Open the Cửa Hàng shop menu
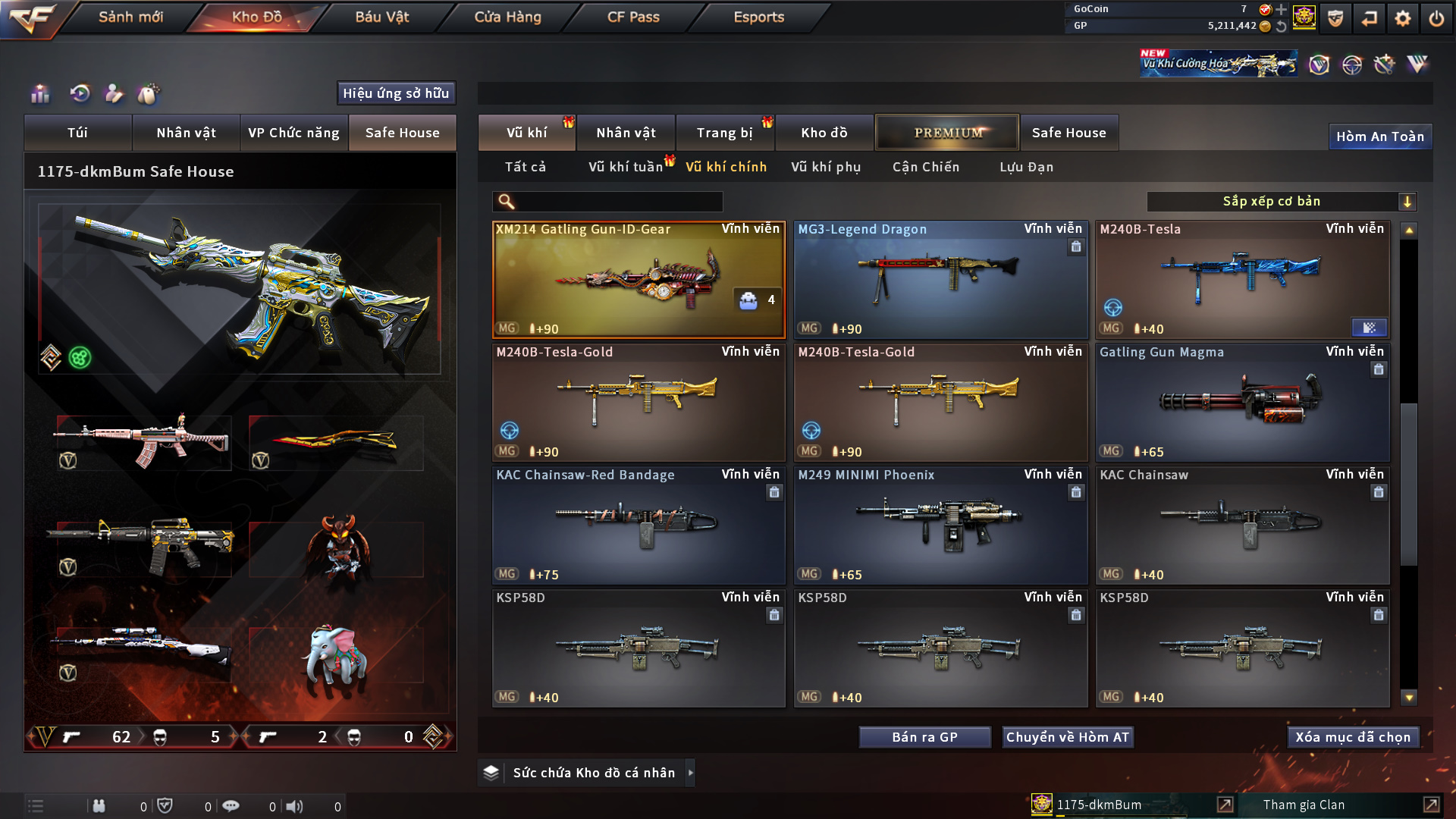The width and height of the screenshot is (1456, 819). [507, 17]
